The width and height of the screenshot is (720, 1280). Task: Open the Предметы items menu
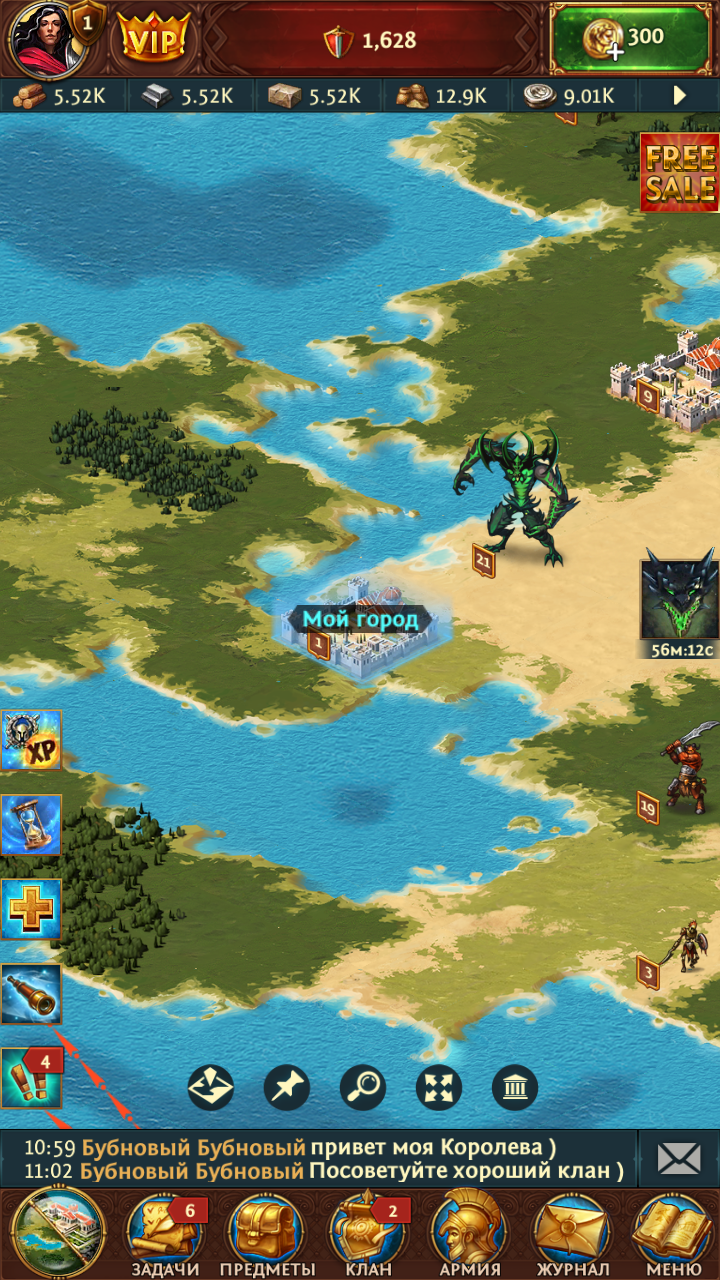[x=266, y=1232]
